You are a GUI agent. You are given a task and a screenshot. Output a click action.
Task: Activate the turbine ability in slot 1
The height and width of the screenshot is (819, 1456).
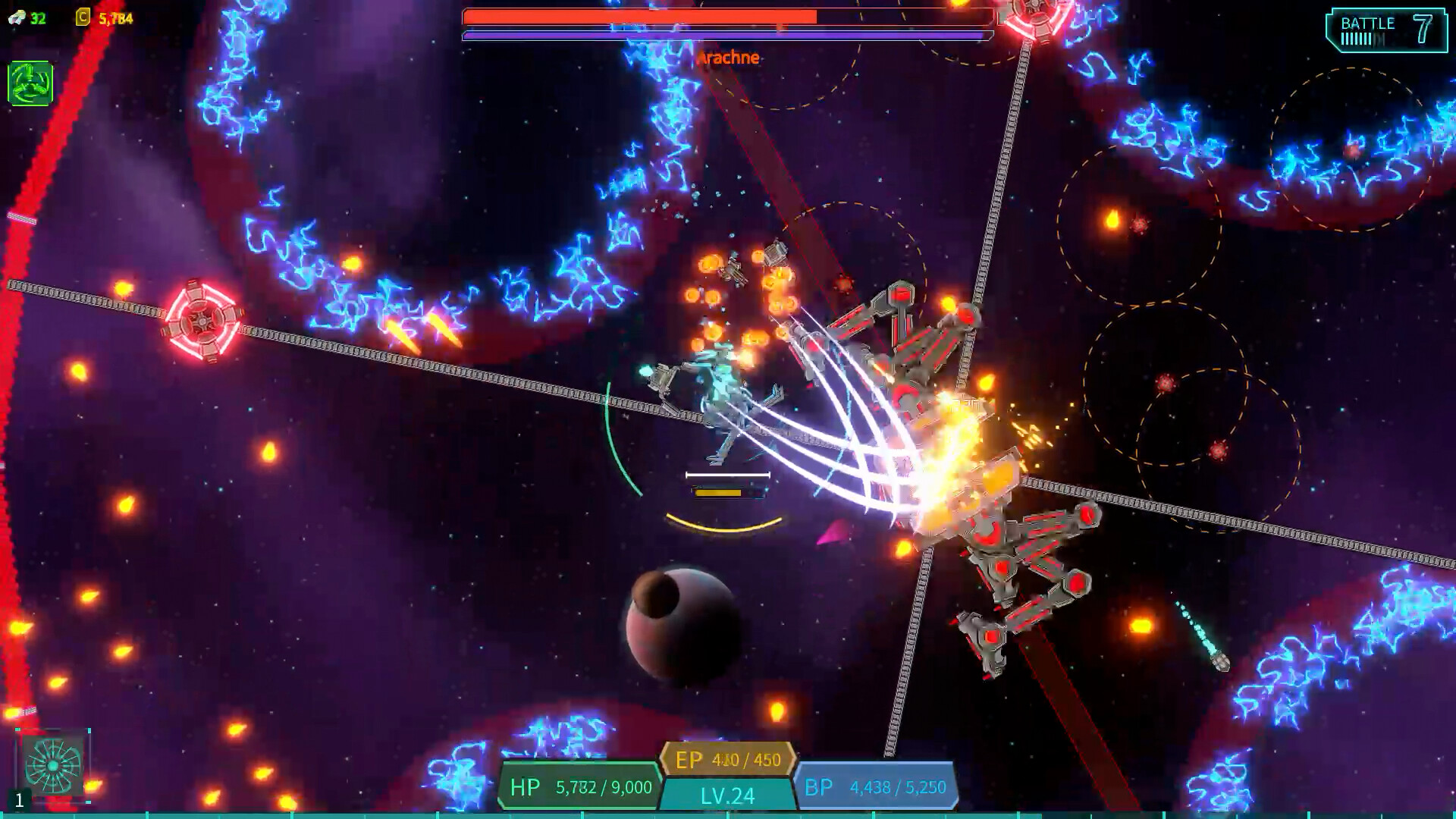52,764
